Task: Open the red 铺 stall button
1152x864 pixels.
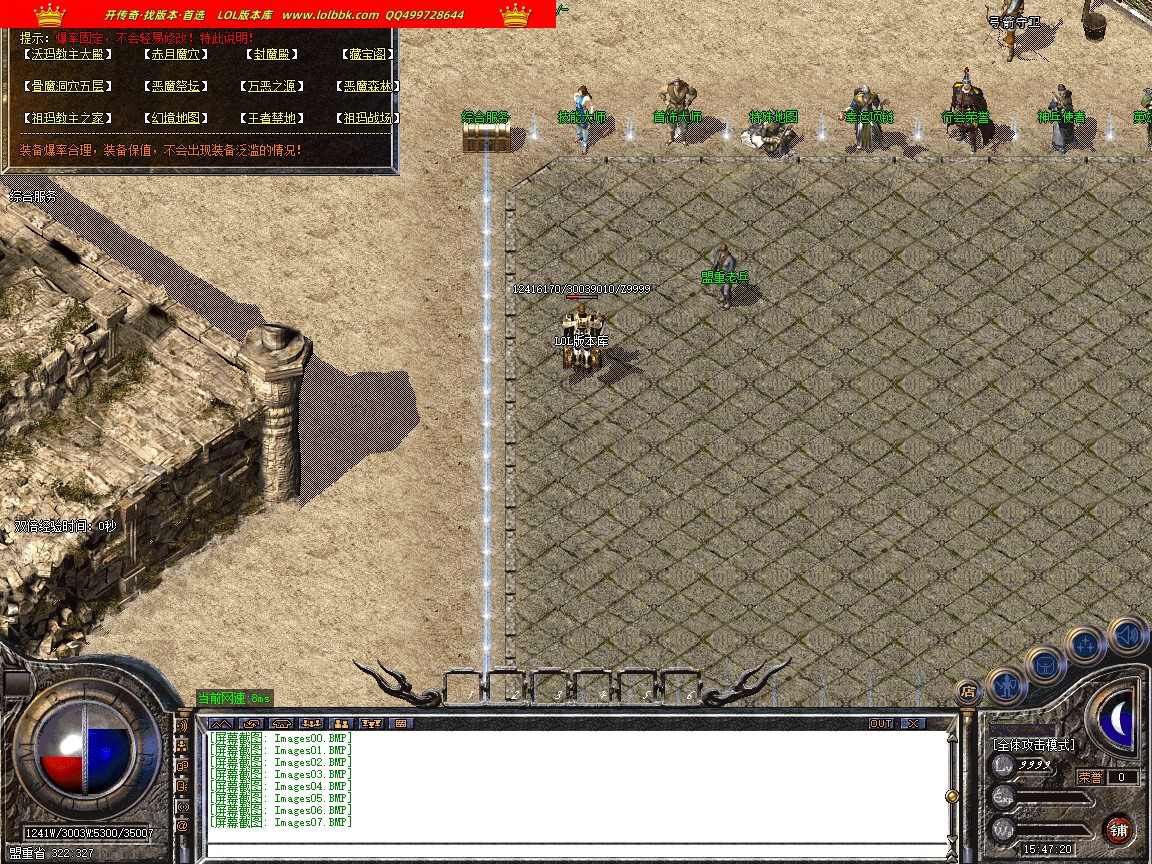Action: [x=1118, y=830]
